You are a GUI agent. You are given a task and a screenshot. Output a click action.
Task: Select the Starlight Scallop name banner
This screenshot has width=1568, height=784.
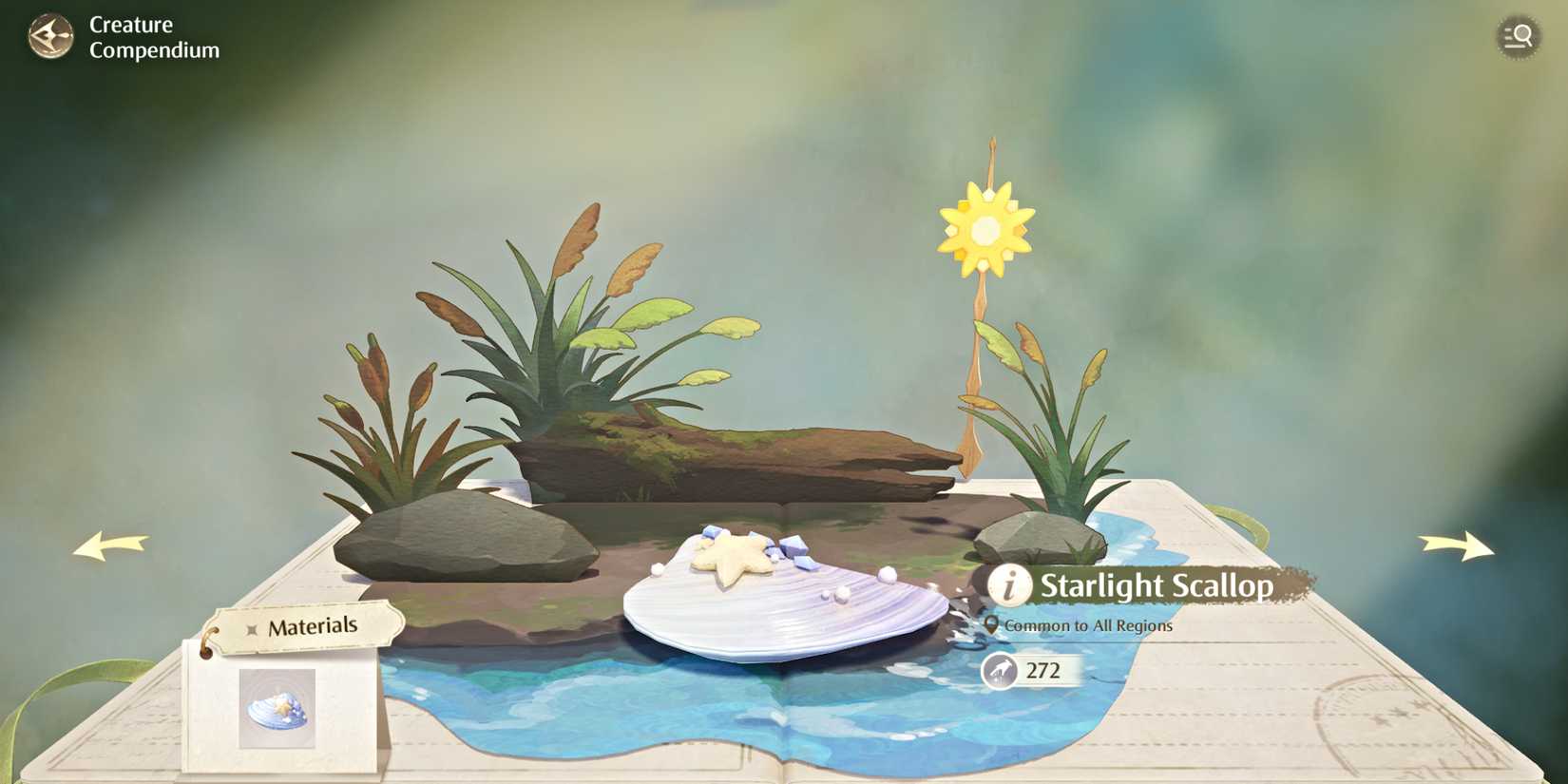(1157, 587)
